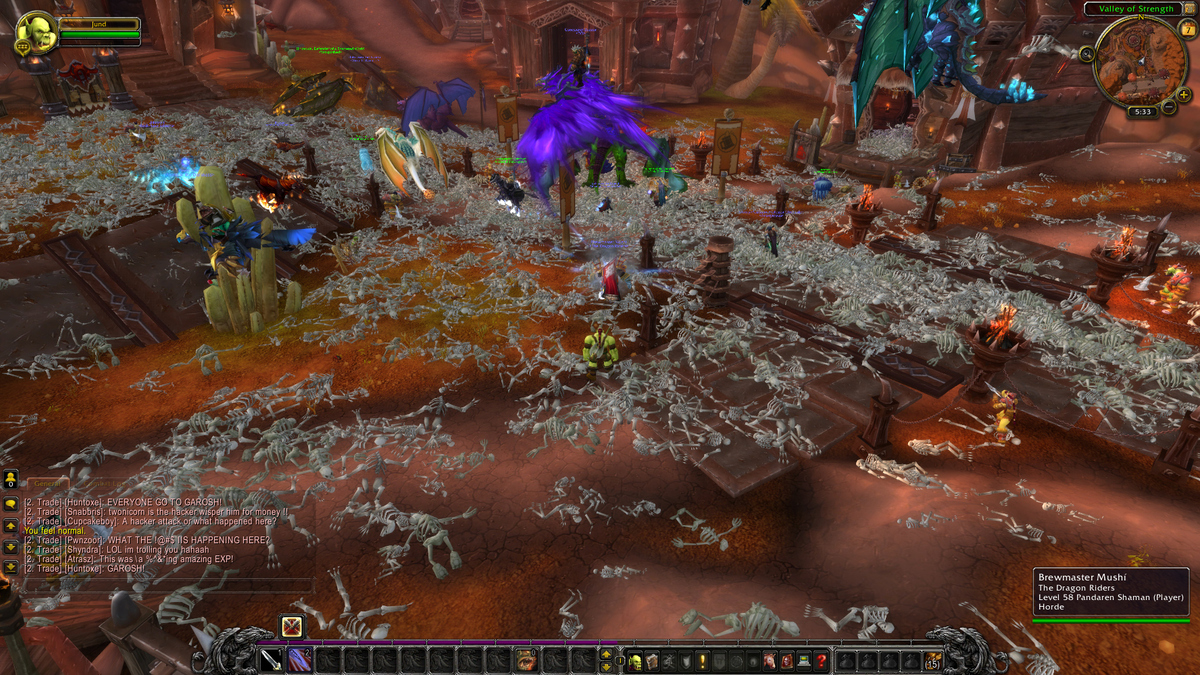Jump chat to bottom with the bottom arrow
Image resolution: width=1200 pixels, height=675 pixels.
(x=10, y=566)
